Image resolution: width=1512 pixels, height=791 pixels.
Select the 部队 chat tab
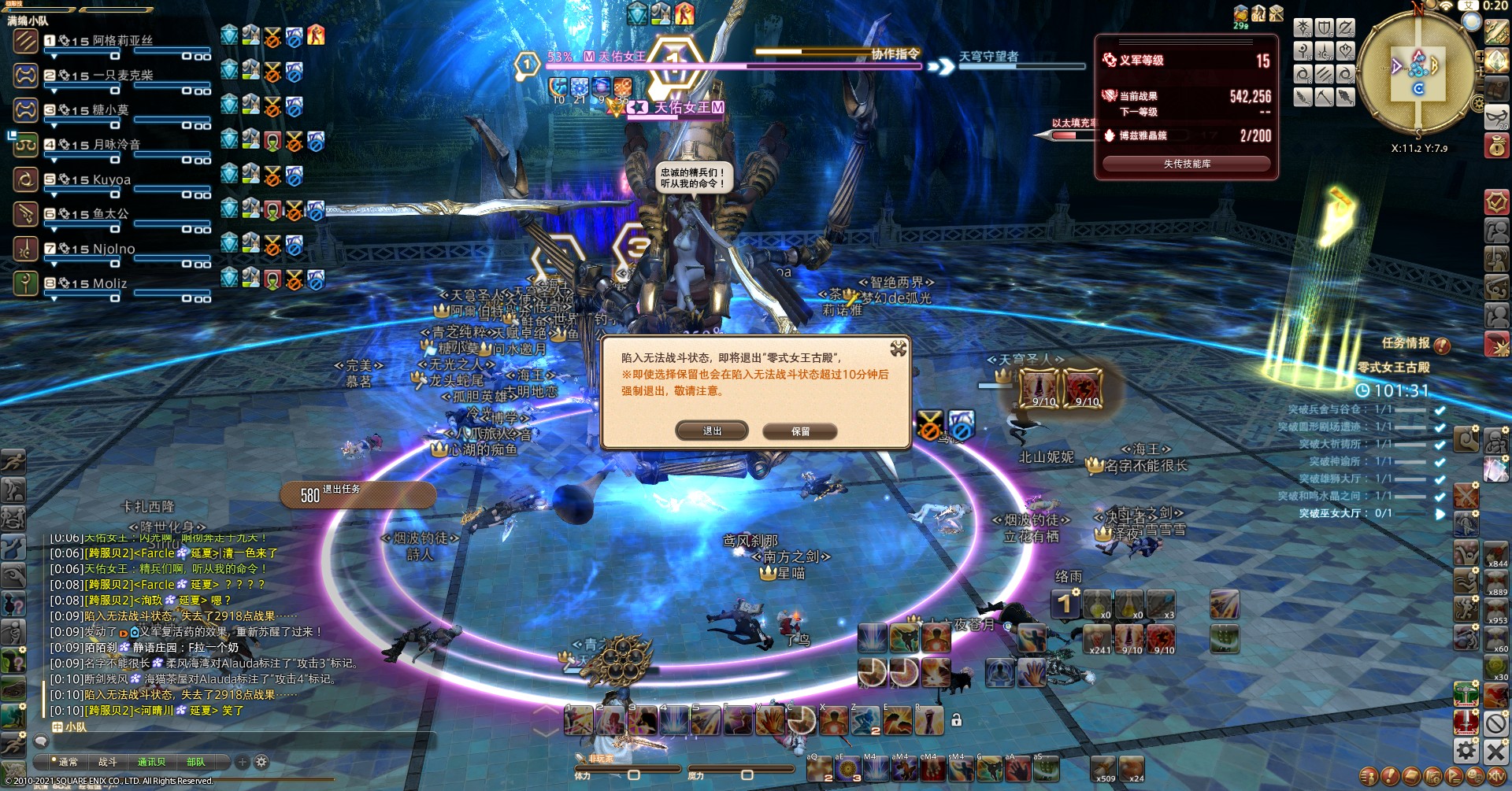click(195, 762)
